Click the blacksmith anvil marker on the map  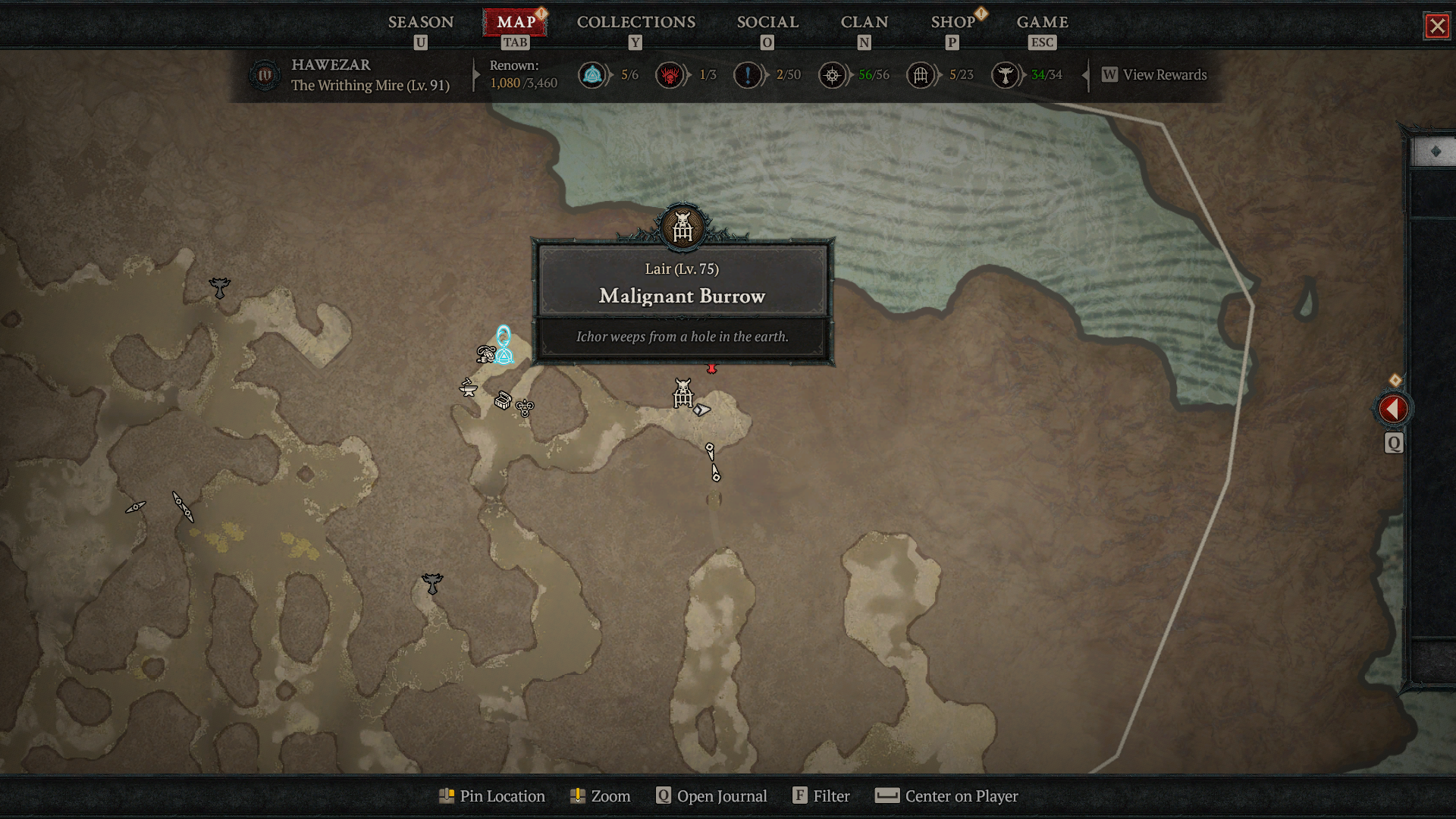pos(468,388)
